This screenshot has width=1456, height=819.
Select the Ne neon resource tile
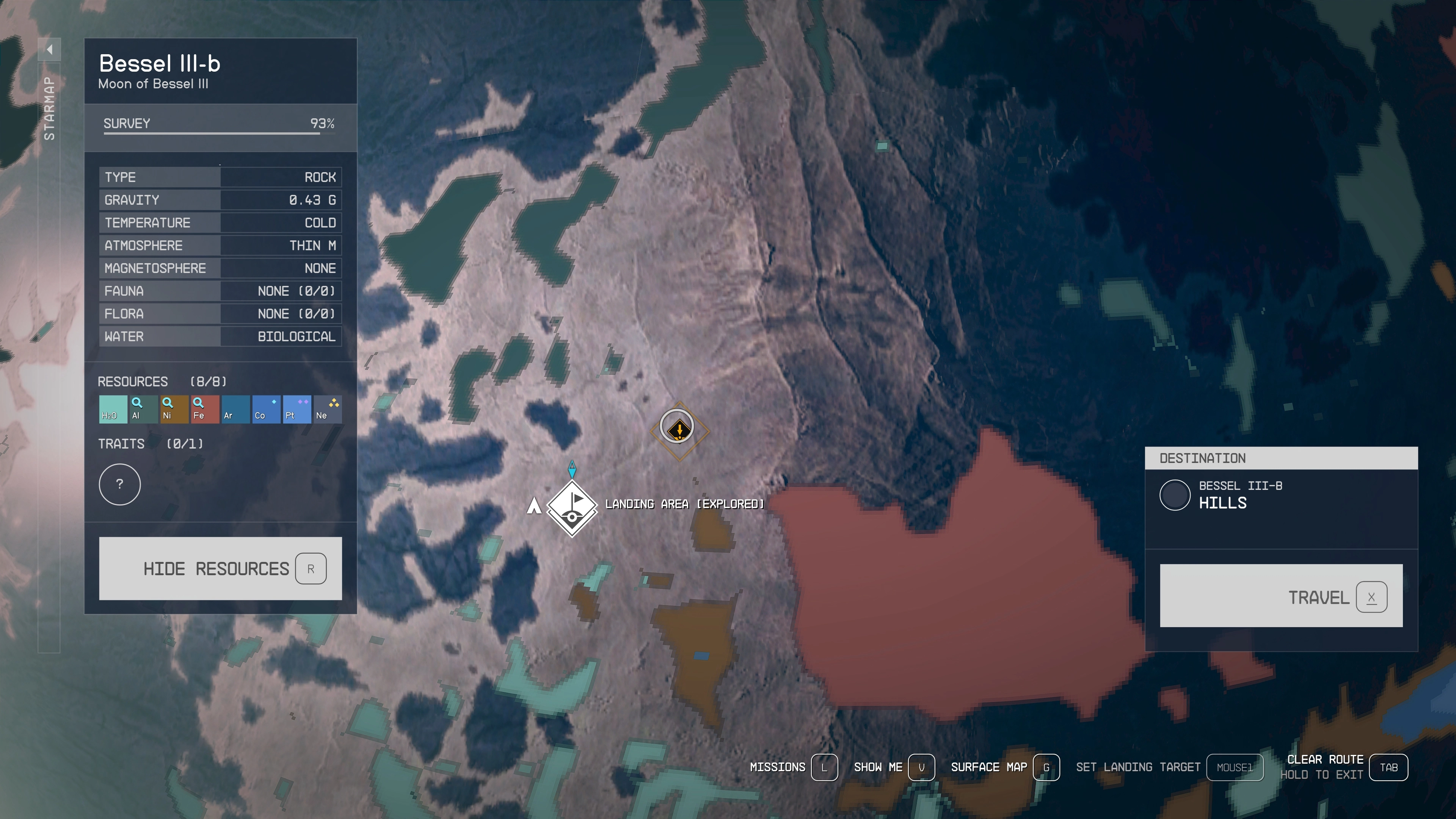pos(327,409)
